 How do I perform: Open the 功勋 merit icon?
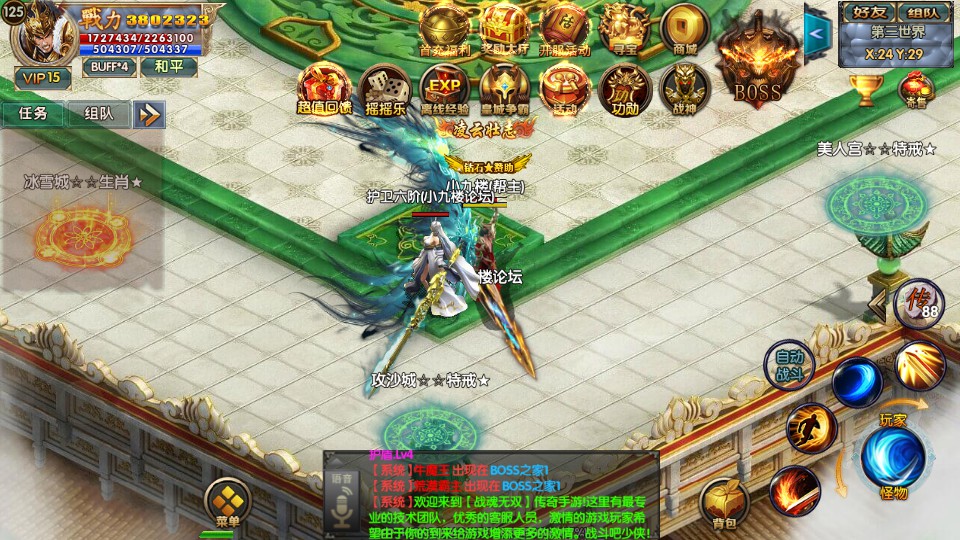pos(625,88)
